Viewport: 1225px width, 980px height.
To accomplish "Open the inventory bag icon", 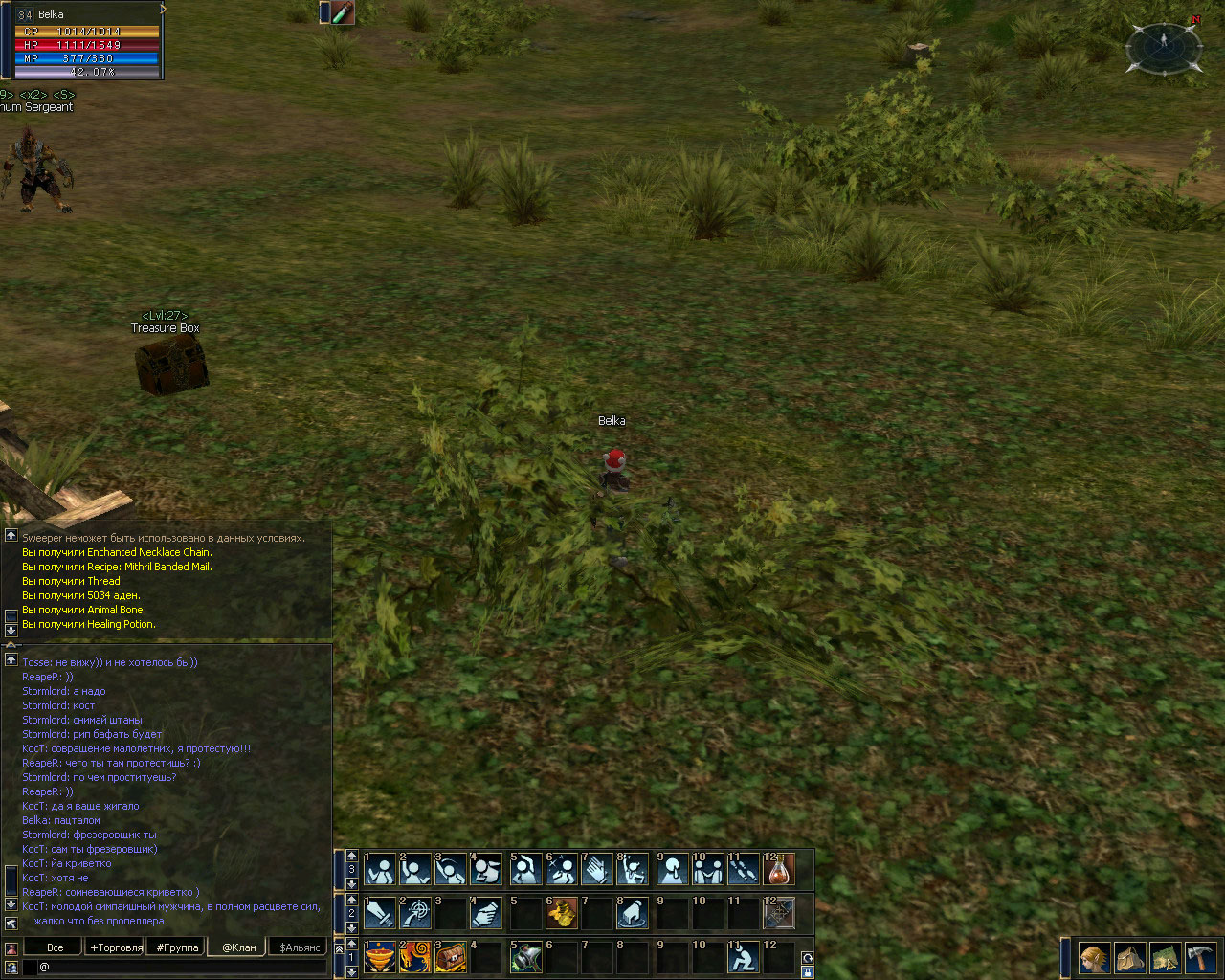I will pos(1129,957).
